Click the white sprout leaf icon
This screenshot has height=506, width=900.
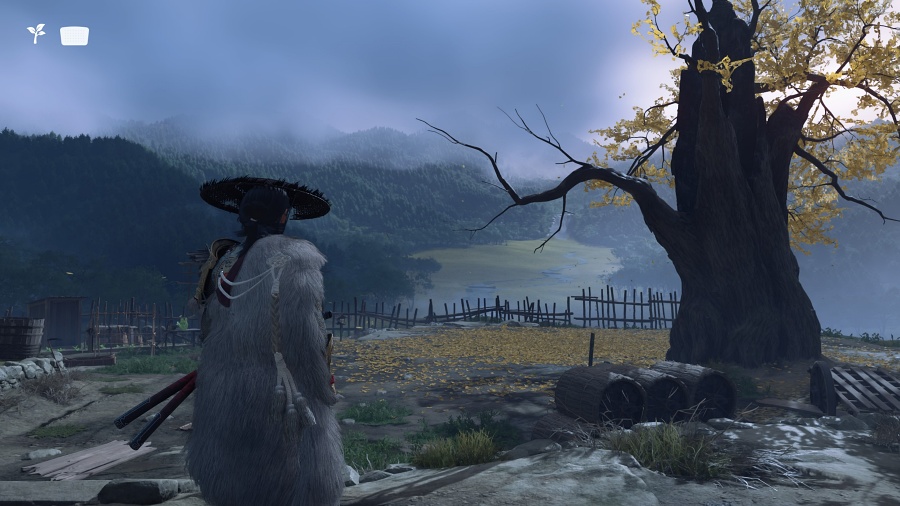[x=36, y=34]
